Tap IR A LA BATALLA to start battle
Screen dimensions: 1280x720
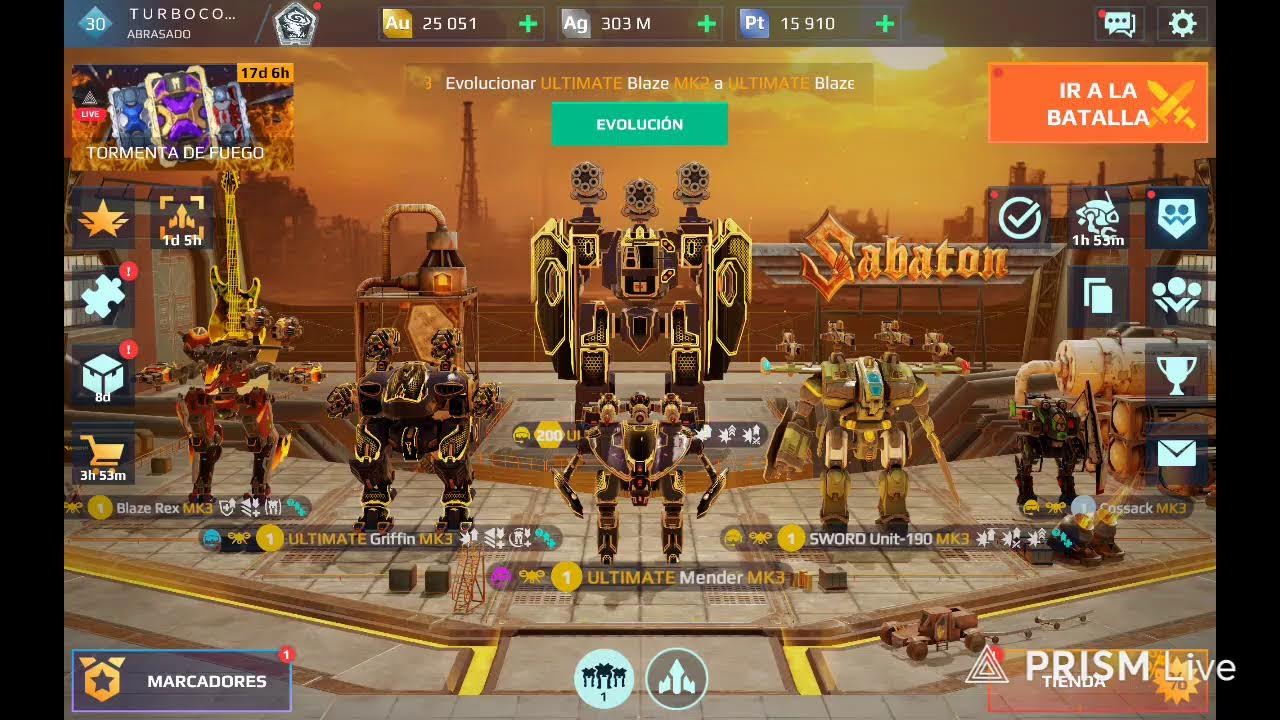click(1097, 103)
